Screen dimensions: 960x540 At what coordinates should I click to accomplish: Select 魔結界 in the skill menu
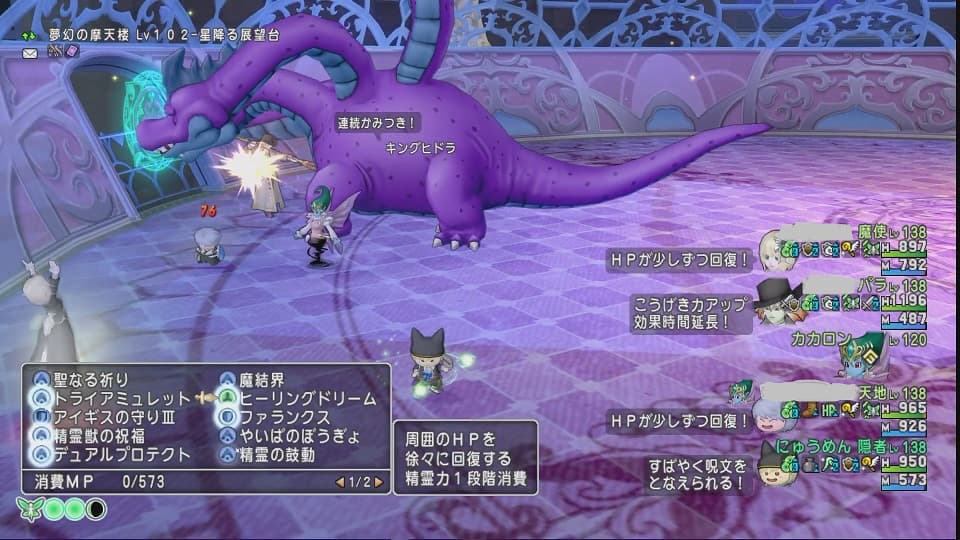(x=263, y=379)
